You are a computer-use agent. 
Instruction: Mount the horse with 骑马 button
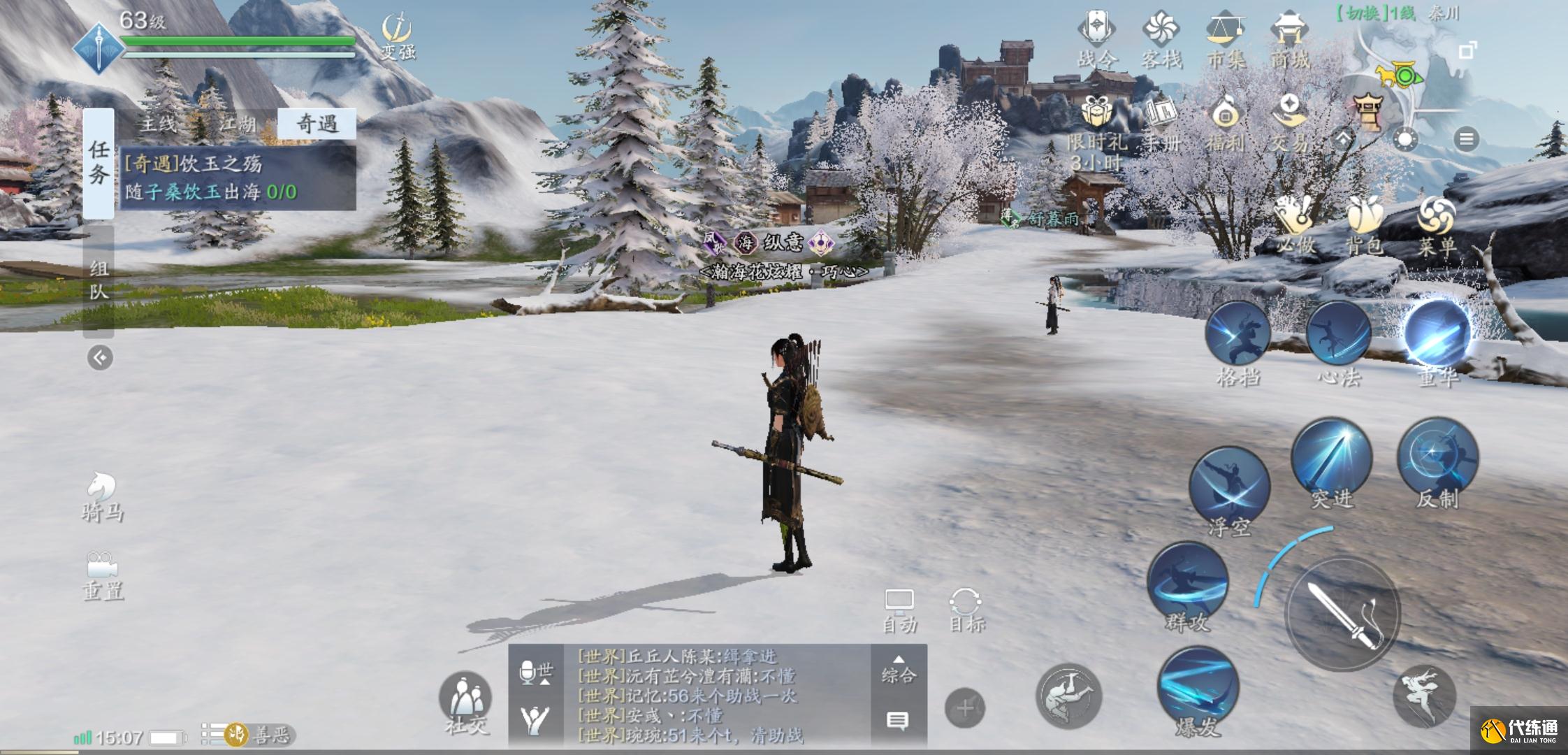pyautogui.click(x=102, y=496)
